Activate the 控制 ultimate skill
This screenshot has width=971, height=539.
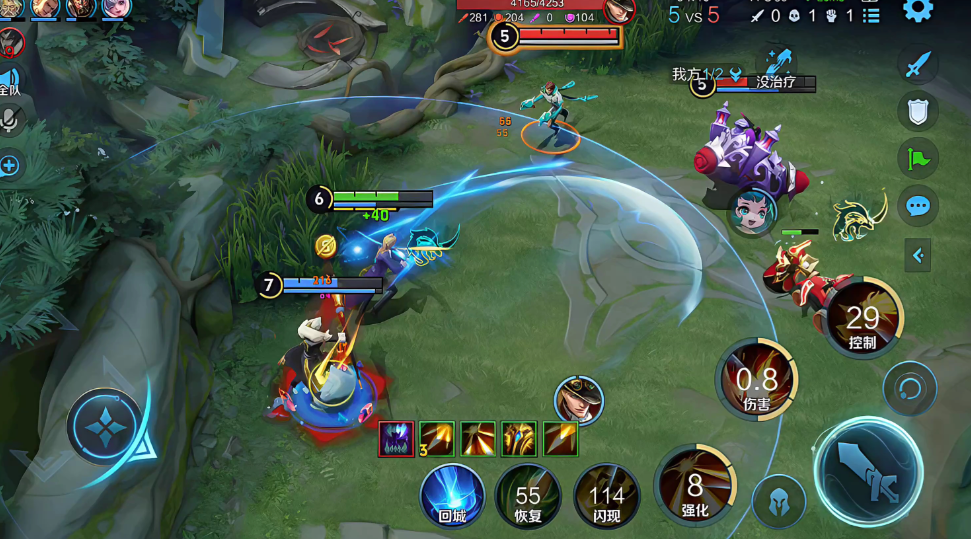(863, 322)
